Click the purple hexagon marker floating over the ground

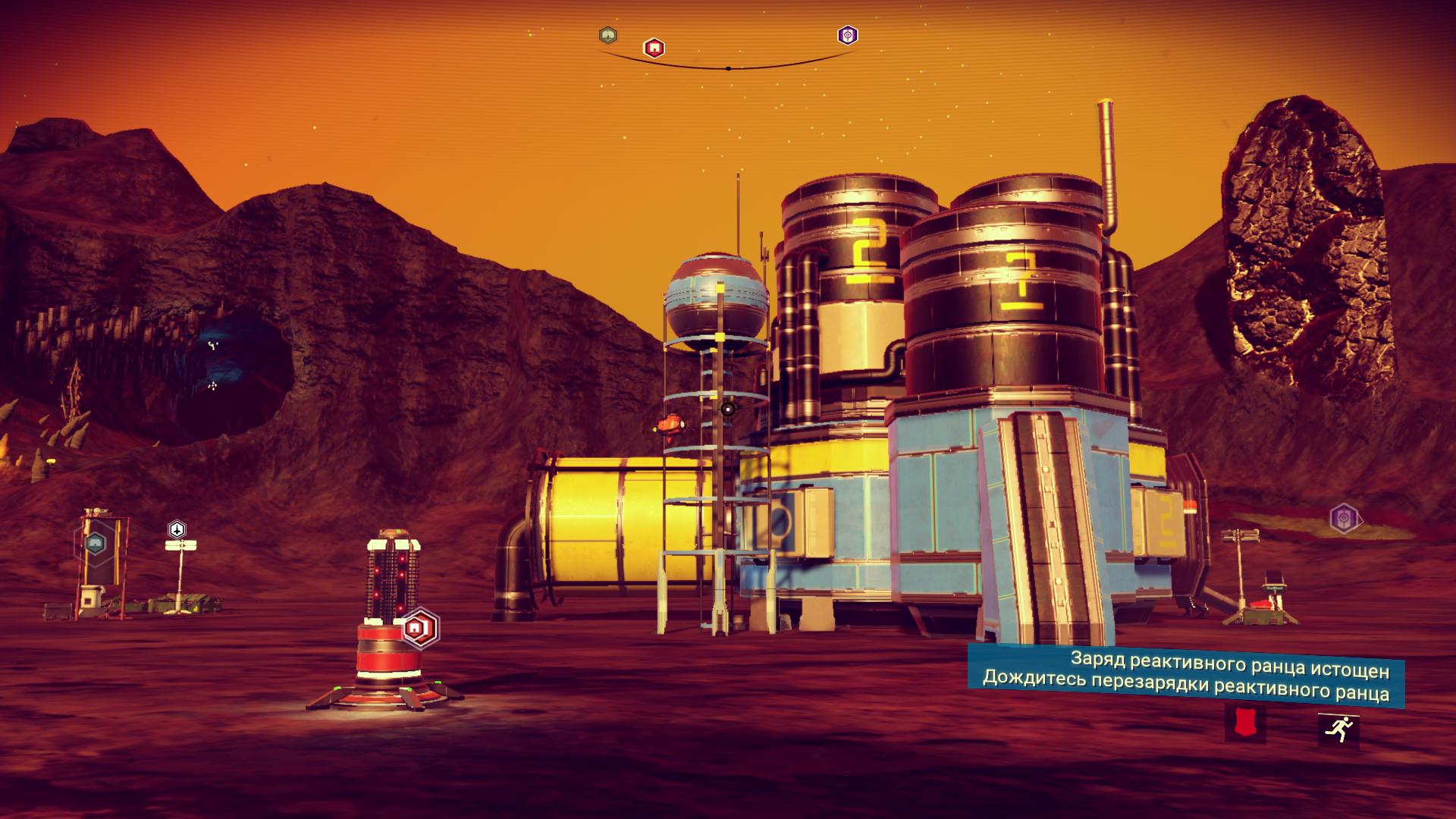coord(1343,519)
